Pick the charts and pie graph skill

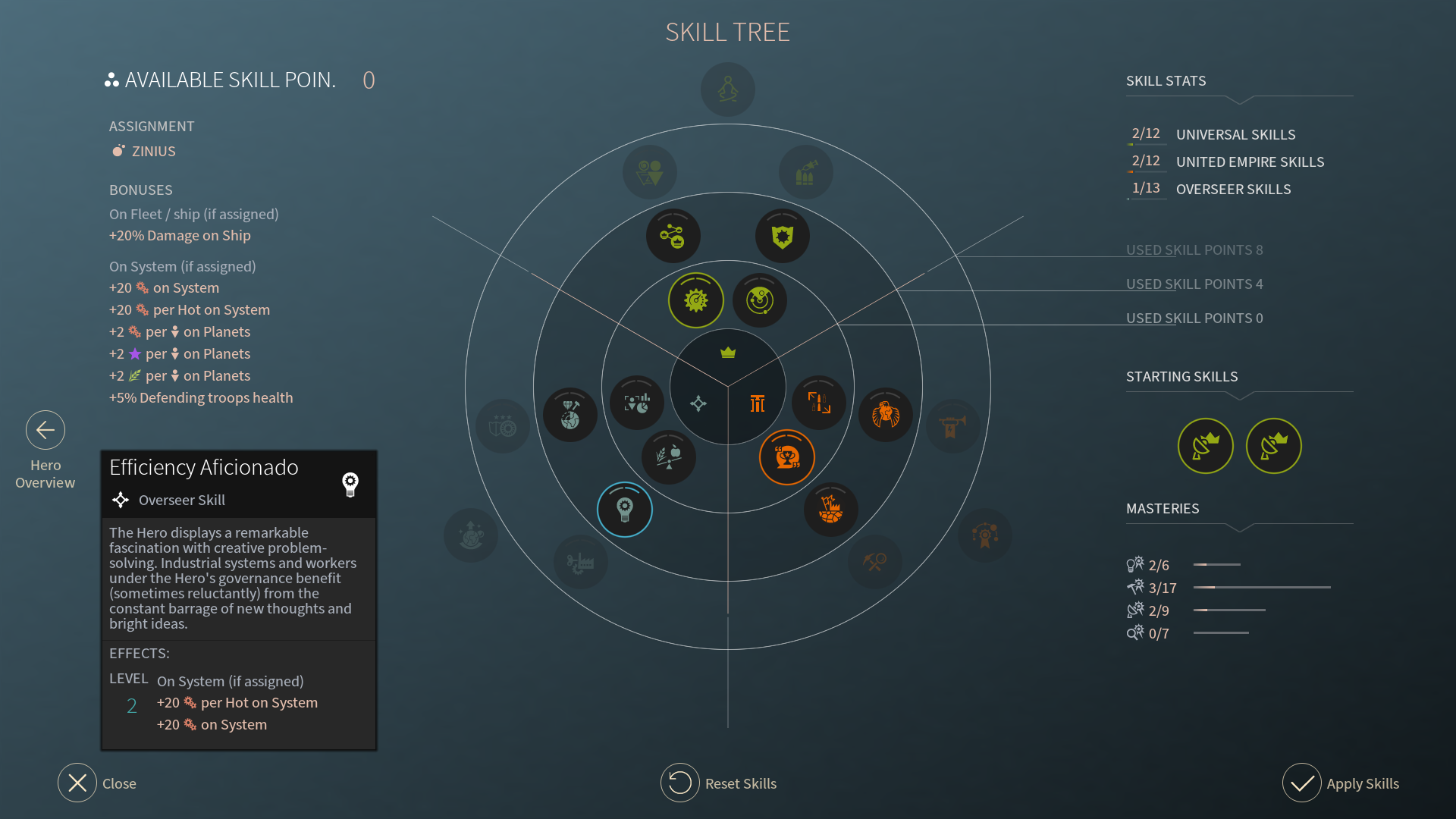point(637,403)
